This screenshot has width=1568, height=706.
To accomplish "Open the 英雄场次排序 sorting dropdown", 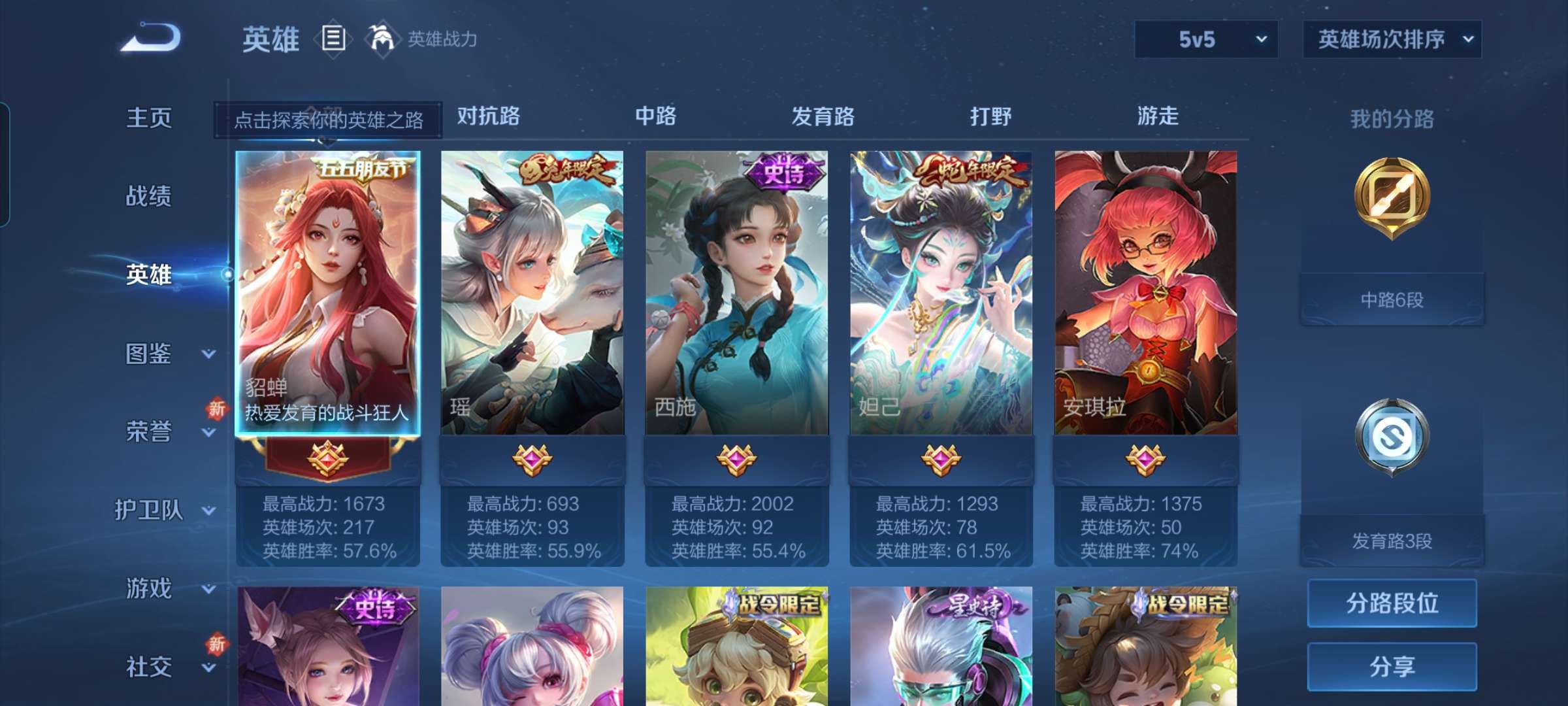I will [x=1390, y=39].
